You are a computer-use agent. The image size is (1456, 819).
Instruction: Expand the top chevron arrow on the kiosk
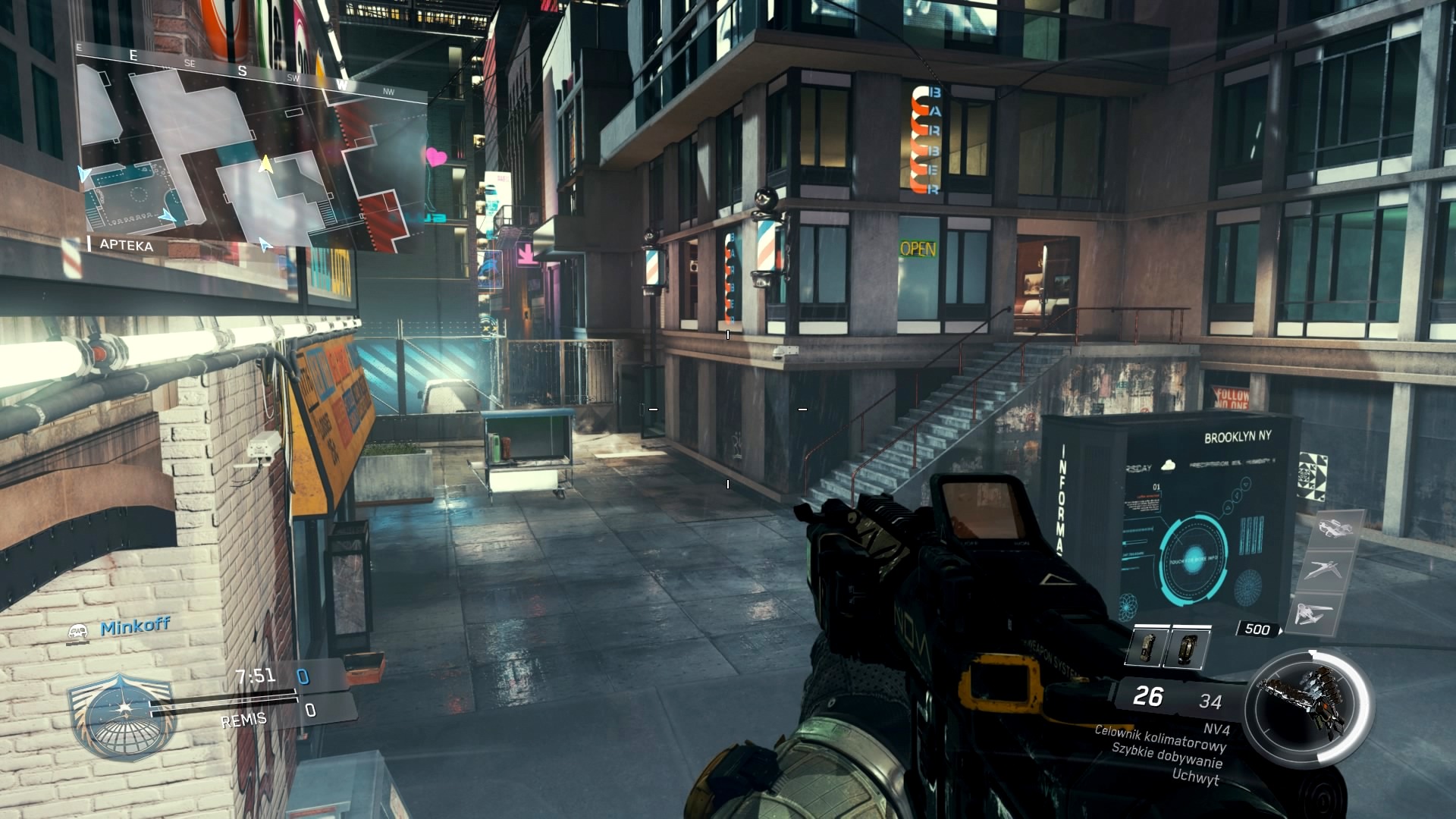(x=1244, y=483)
